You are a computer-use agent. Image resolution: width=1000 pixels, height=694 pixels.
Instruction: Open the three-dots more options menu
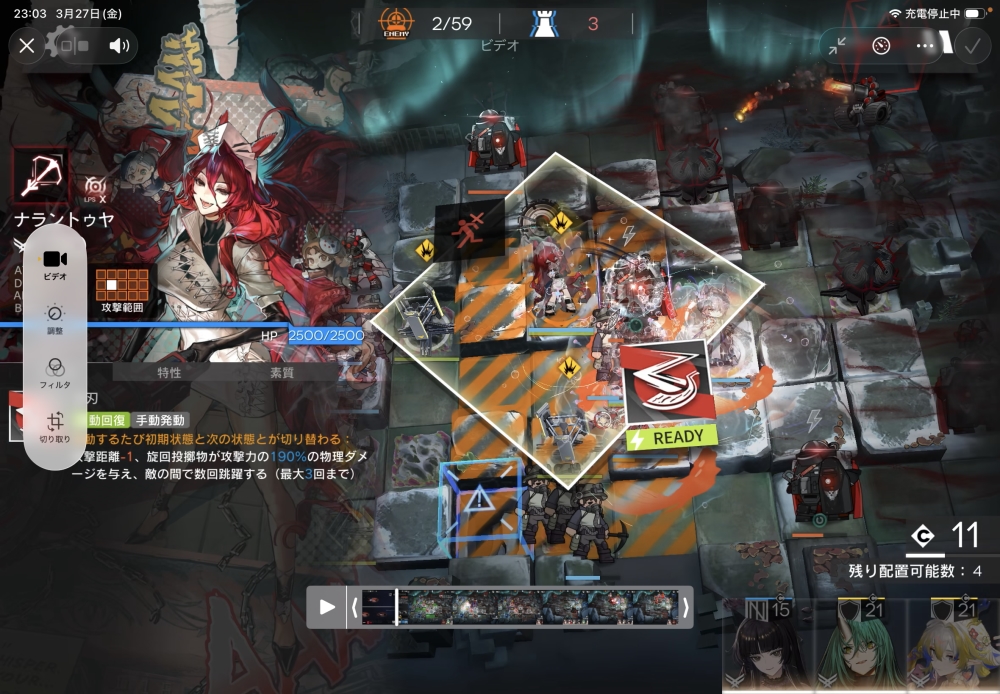(925, 45)
